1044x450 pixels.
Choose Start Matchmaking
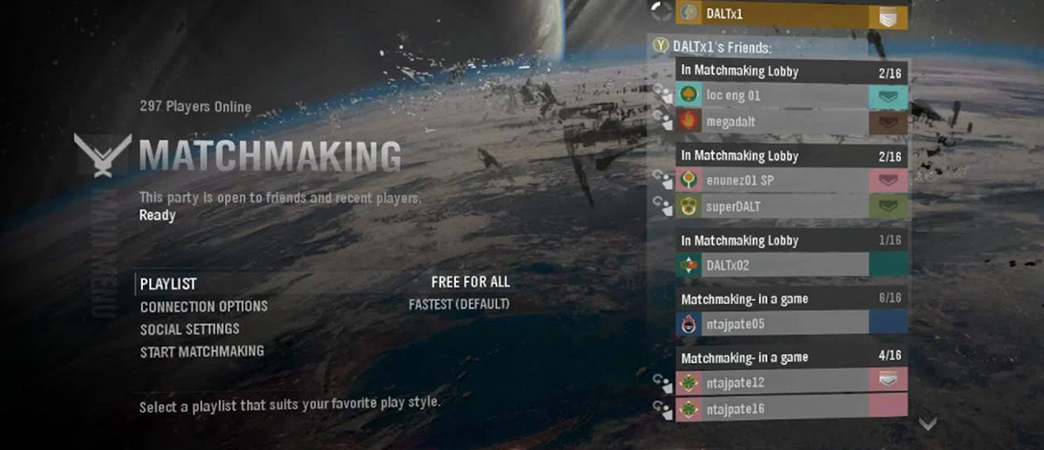click(x=202, y=351)
